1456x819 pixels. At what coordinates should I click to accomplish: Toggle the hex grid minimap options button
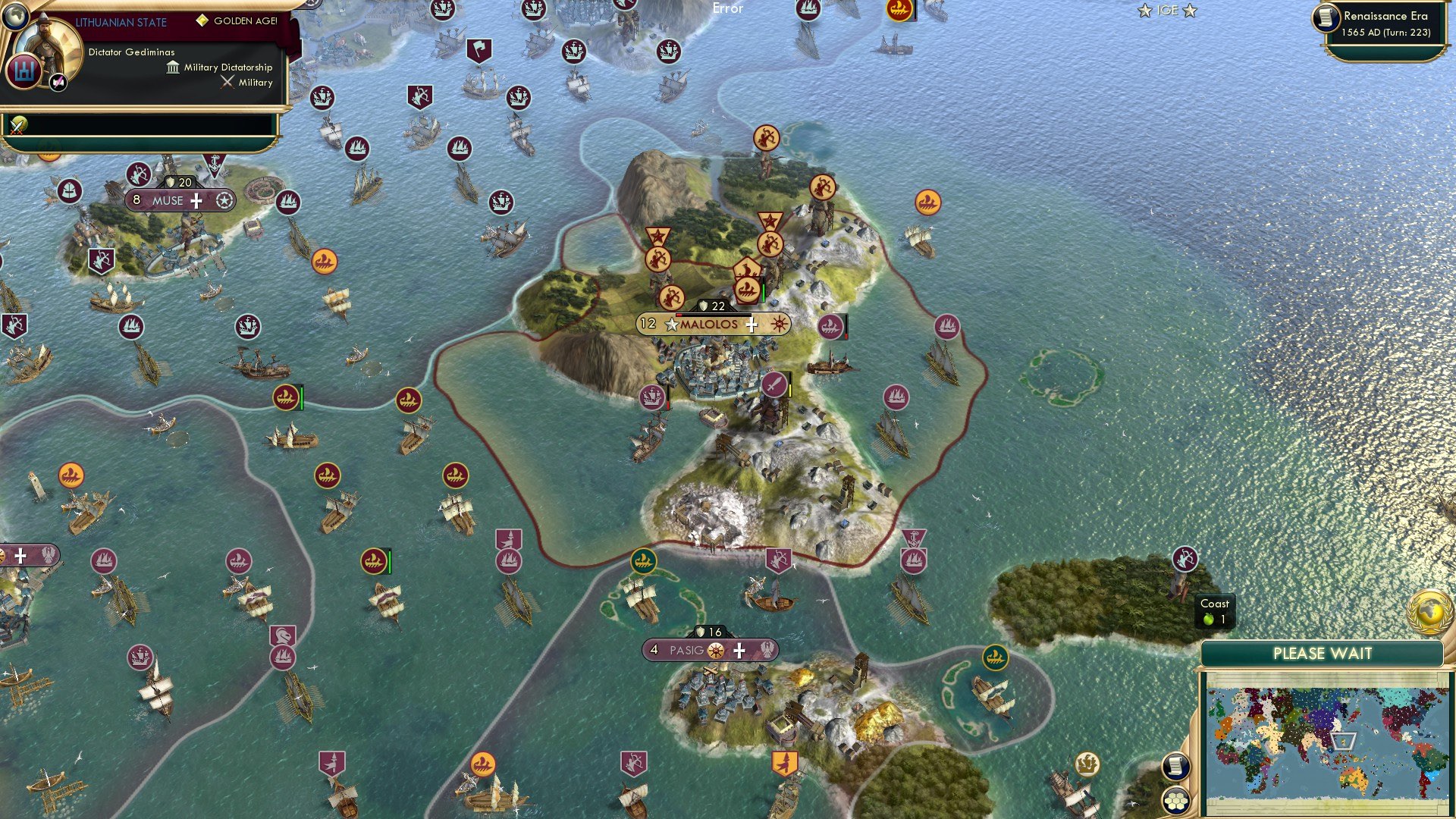pos(1175,801)
